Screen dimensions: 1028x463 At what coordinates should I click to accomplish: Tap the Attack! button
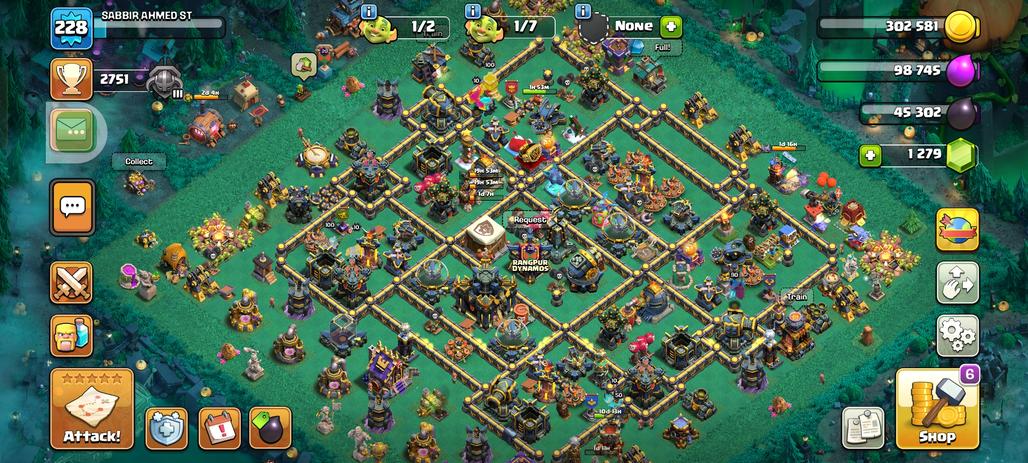[x=92, y=409]
